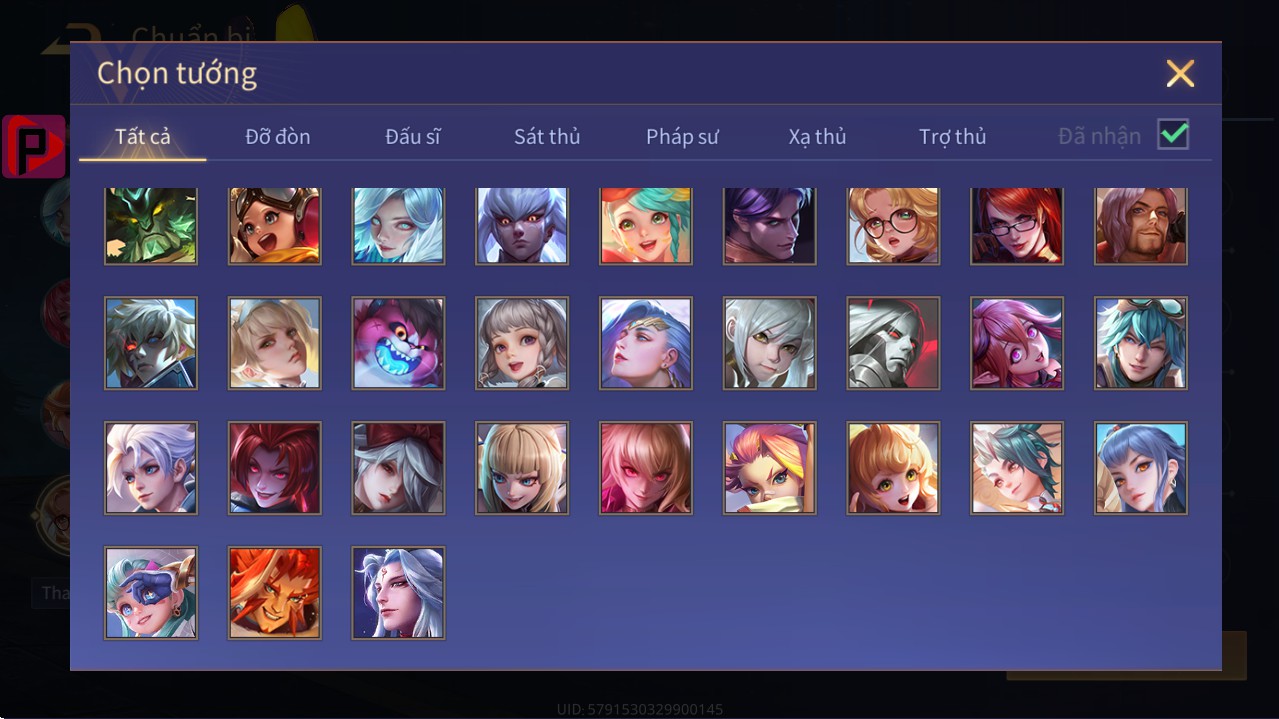Pick the silver armored knight hero
Image resolution: width=1279 pixels, height=719 pixels.
[893, 343]
